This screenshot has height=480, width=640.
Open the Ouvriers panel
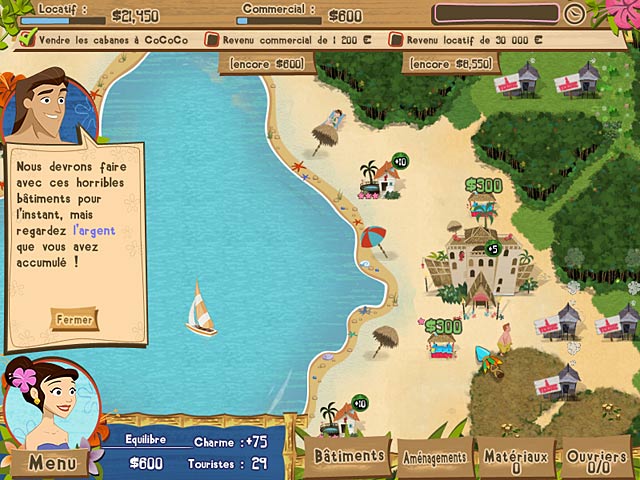[597, 459]
